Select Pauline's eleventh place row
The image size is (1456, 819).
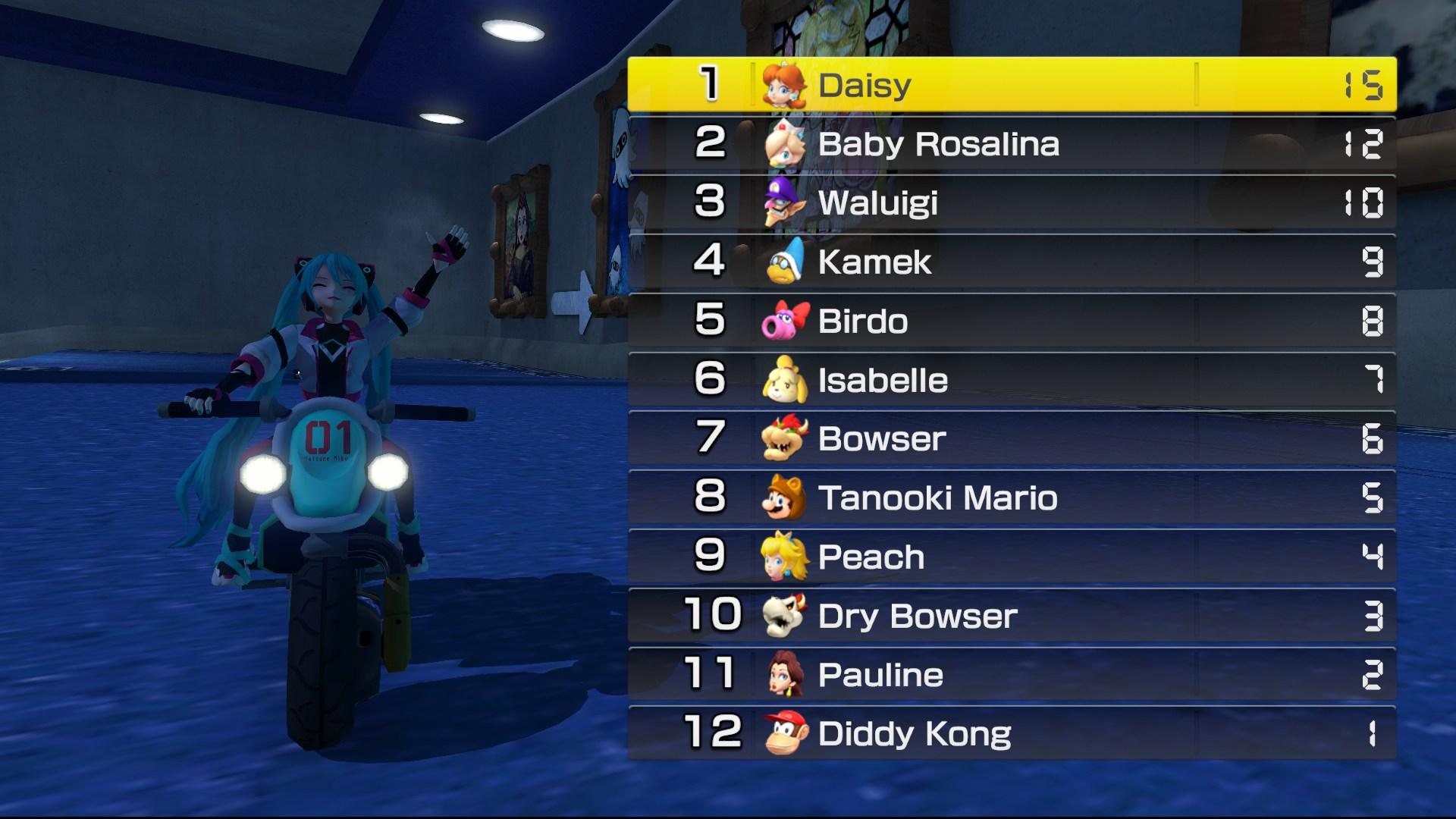coord(1012,674)
